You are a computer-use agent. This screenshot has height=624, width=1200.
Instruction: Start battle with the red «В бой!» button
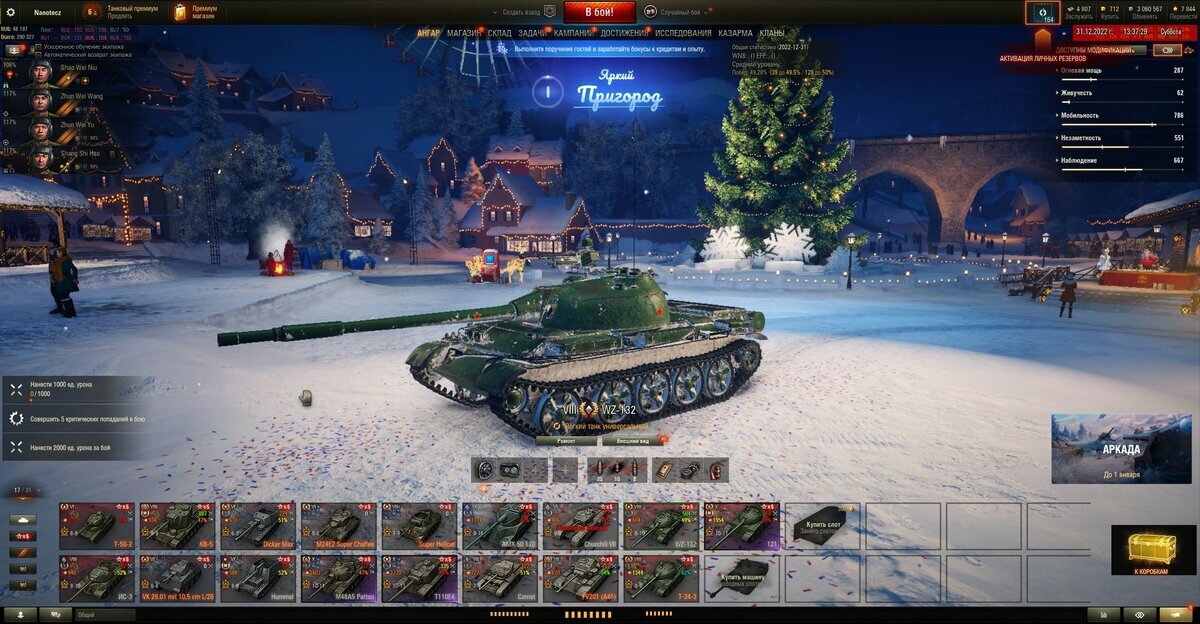(x=599, y=12)
